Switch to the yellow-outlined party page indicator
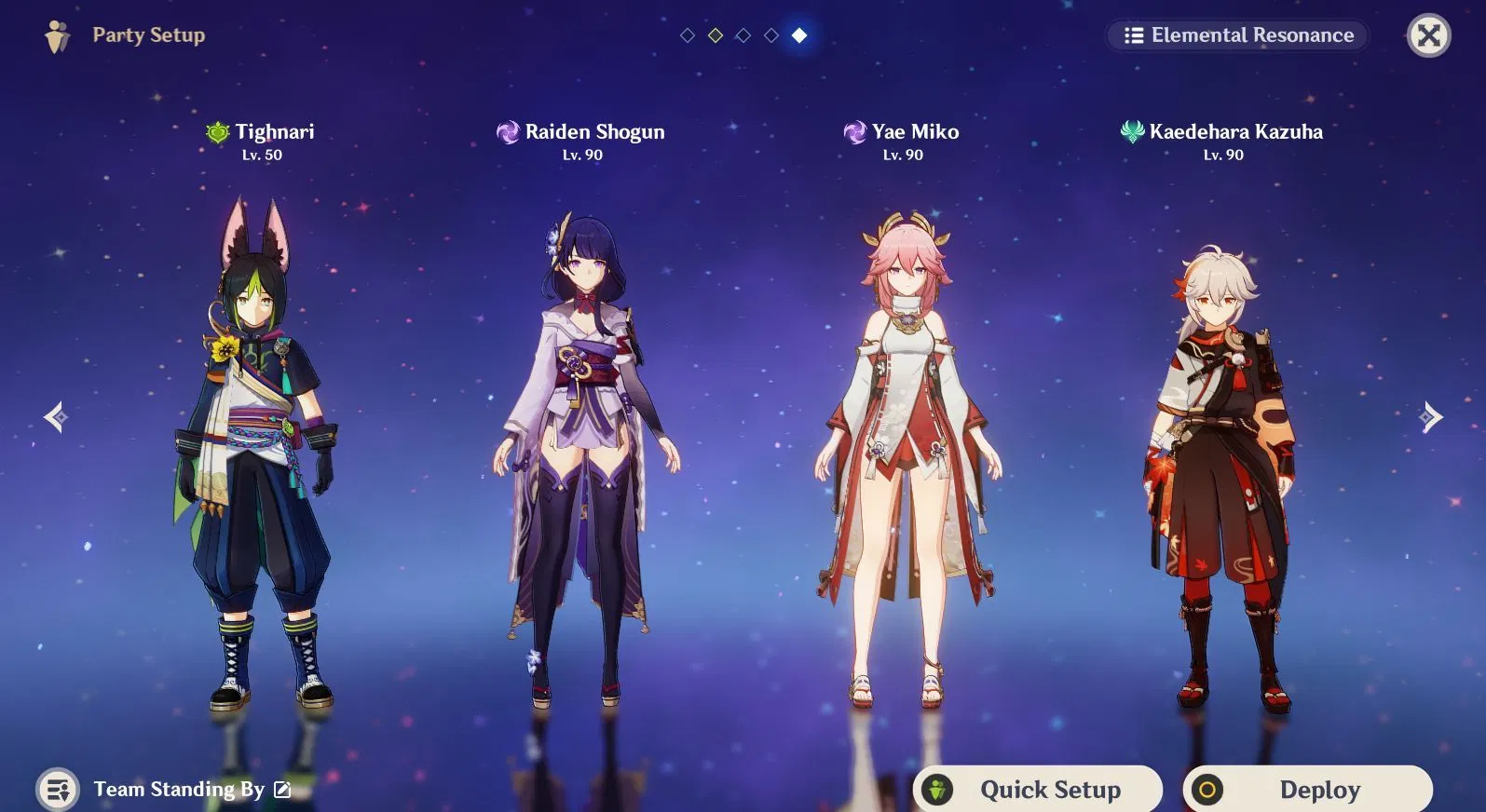 (x=716, y=35)
